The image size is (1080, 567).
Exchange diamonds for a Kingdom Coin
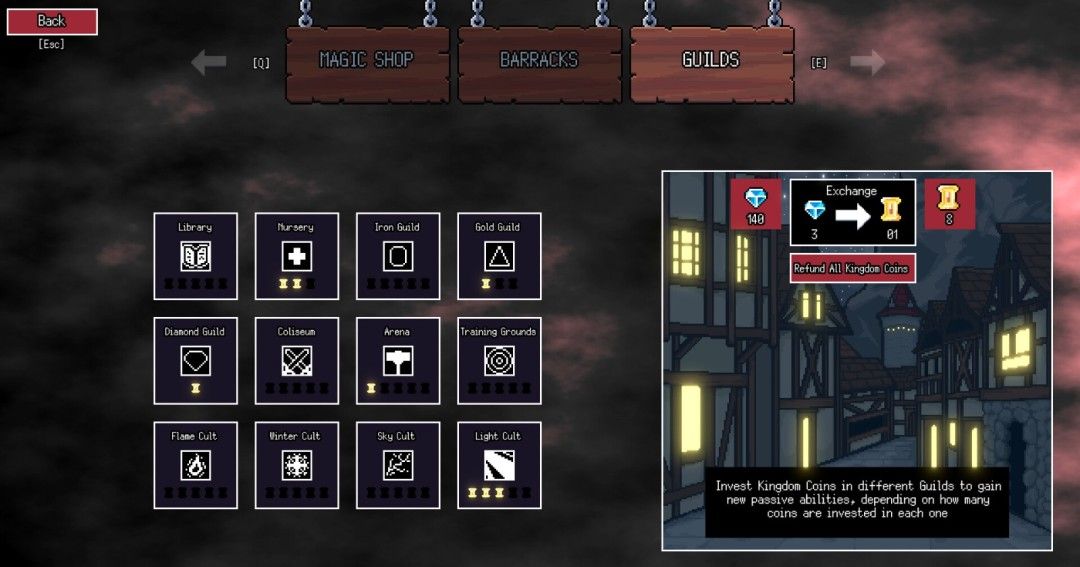click(852, 212)
